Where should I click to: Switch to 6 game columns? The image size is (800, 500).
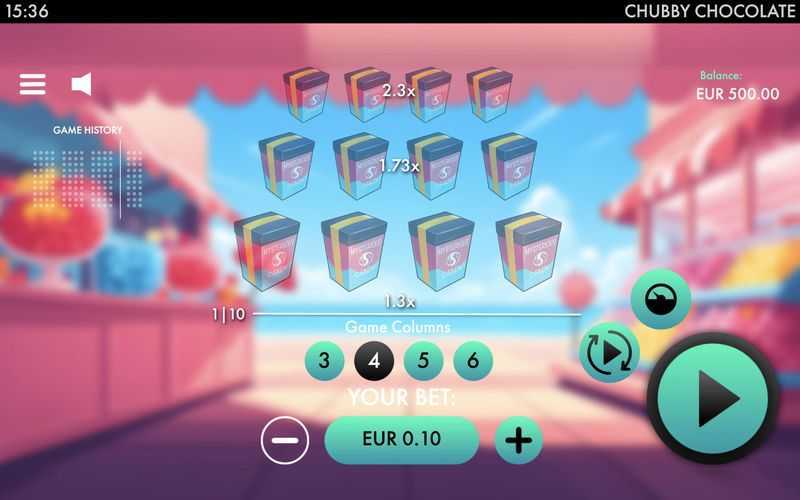click(473, 361)
